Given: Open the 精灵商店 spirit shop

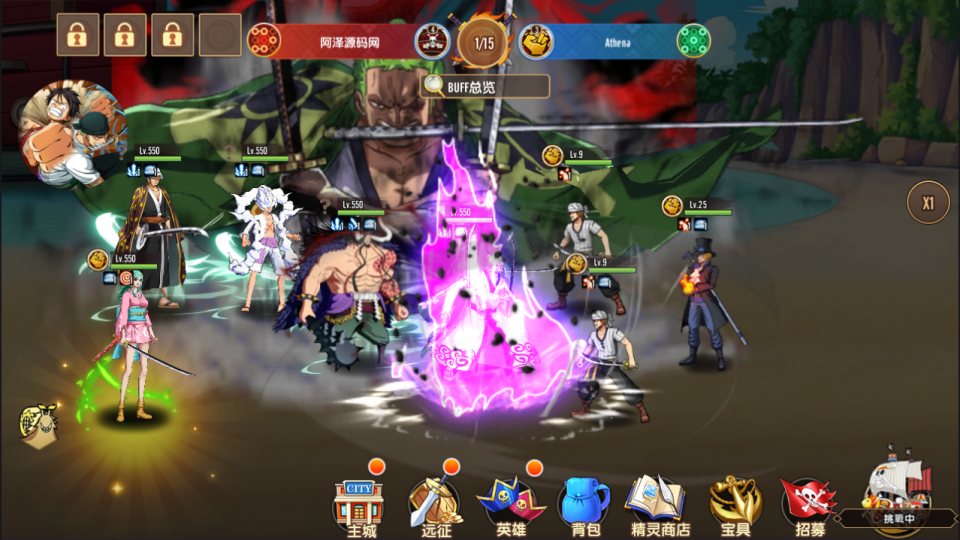Looking at the screenshot, I should (x=657, y=505).
